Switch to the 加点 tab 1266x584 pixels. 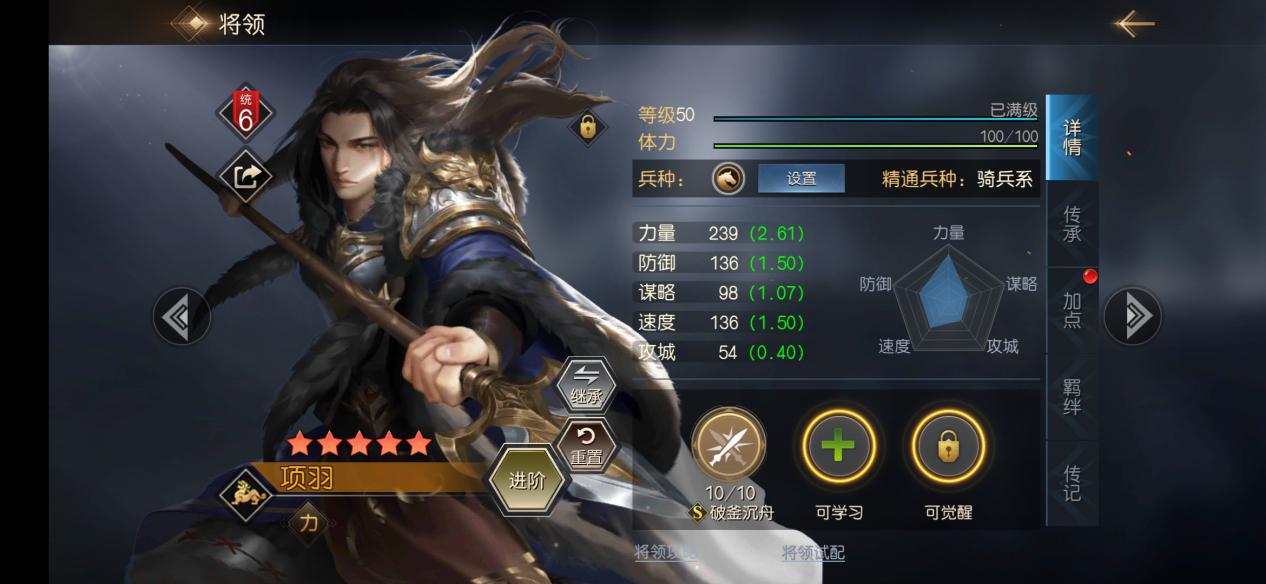(1072, 310)
